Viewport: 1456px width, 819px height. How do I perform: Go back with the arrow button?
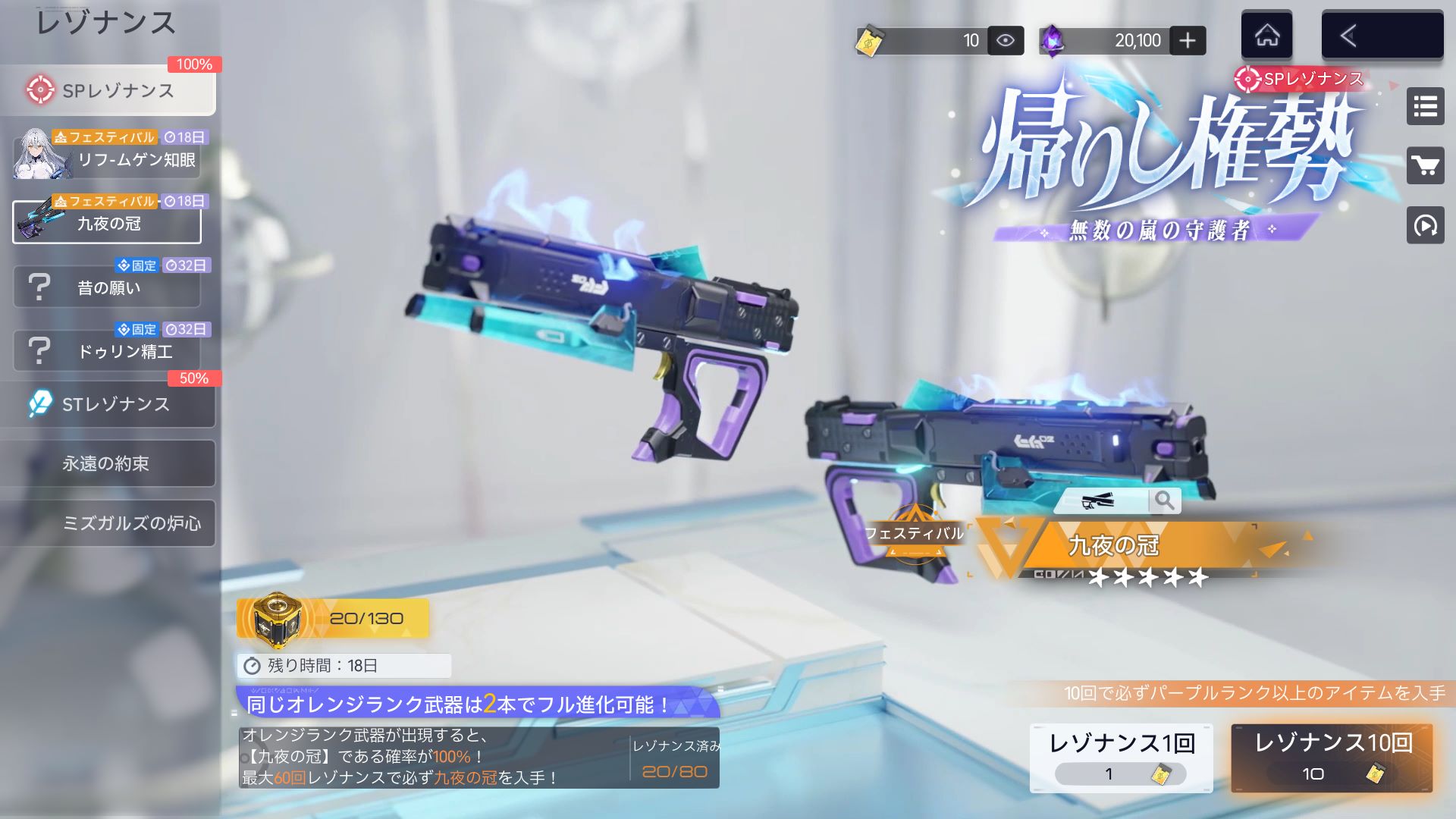pyautogui.click(x=1382, y=36)
